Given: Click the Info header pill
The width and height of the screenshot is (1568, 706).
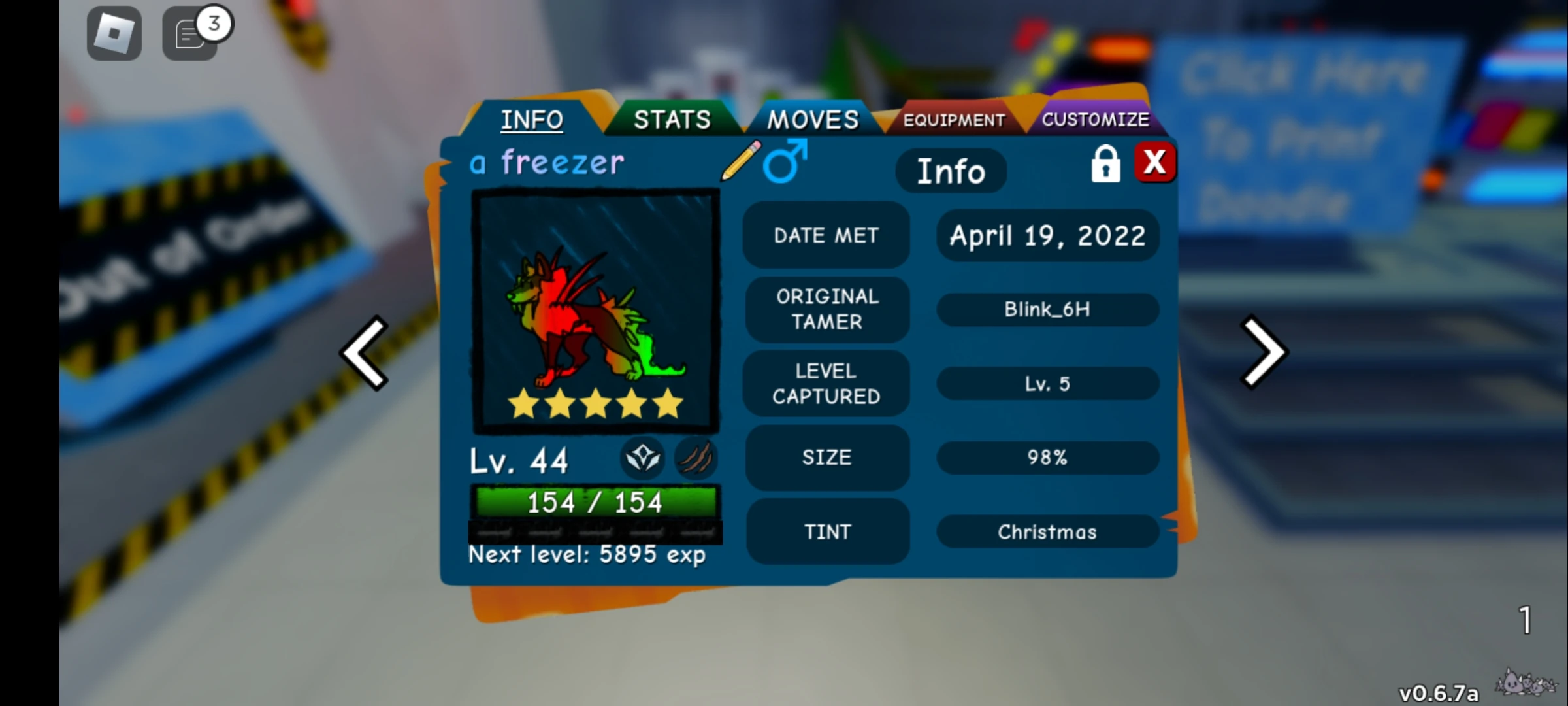Looking at the screenshot, I should tap(951, 171).
